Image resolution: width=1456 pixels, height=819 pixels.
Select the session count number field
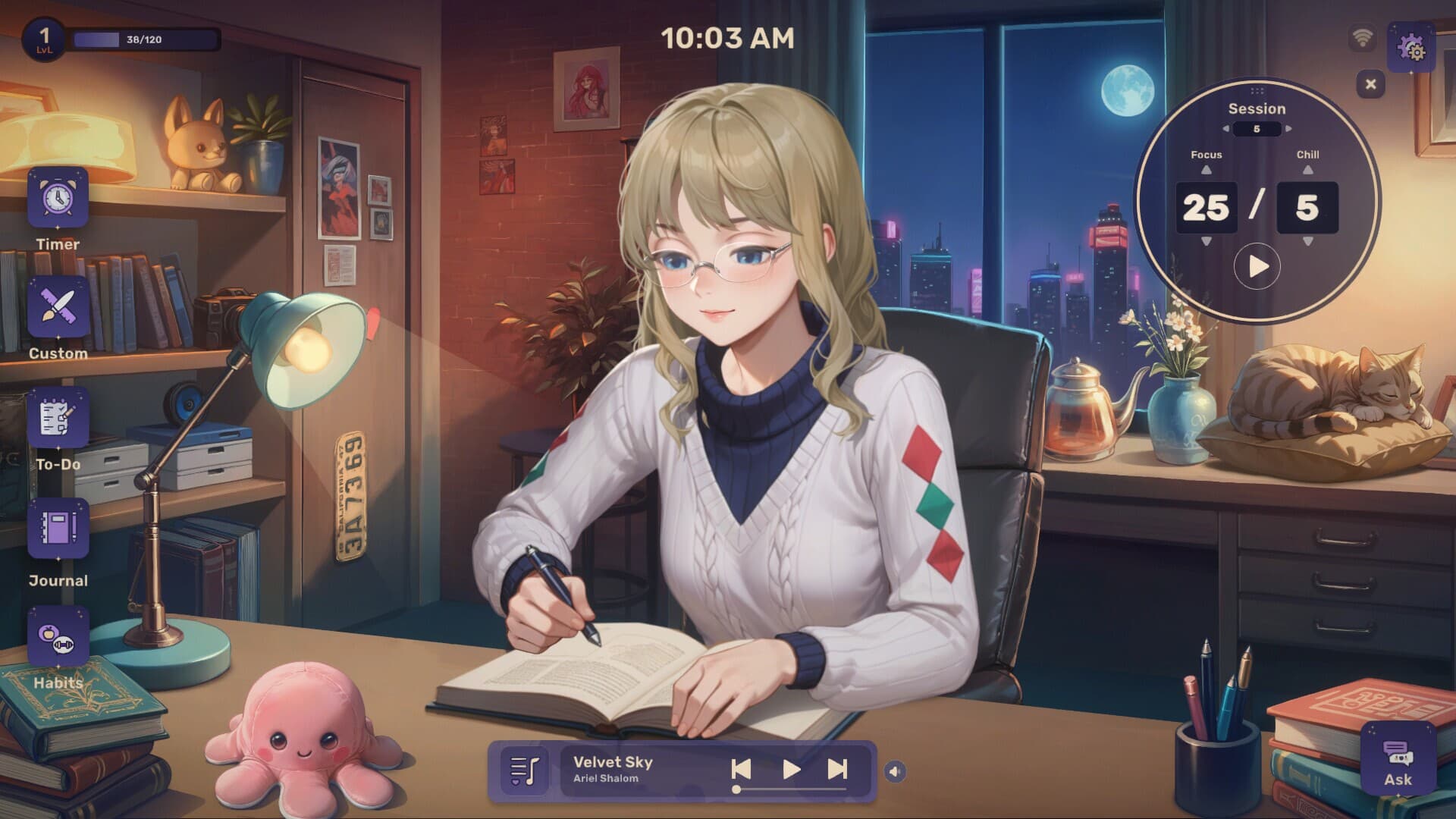(x=1257, y=129)
